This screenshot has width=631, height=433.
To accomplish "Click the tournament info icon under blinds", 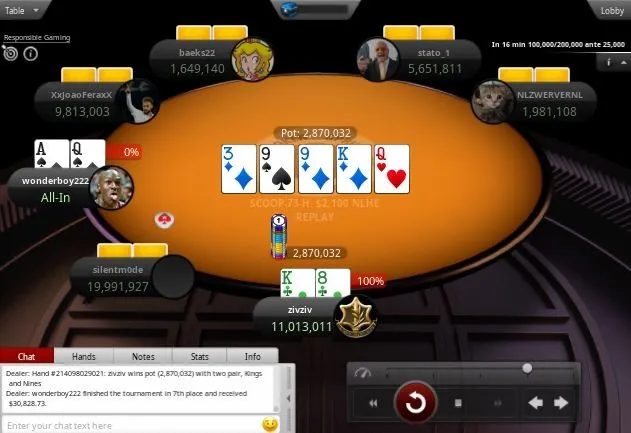I will [x=610, y=62].
